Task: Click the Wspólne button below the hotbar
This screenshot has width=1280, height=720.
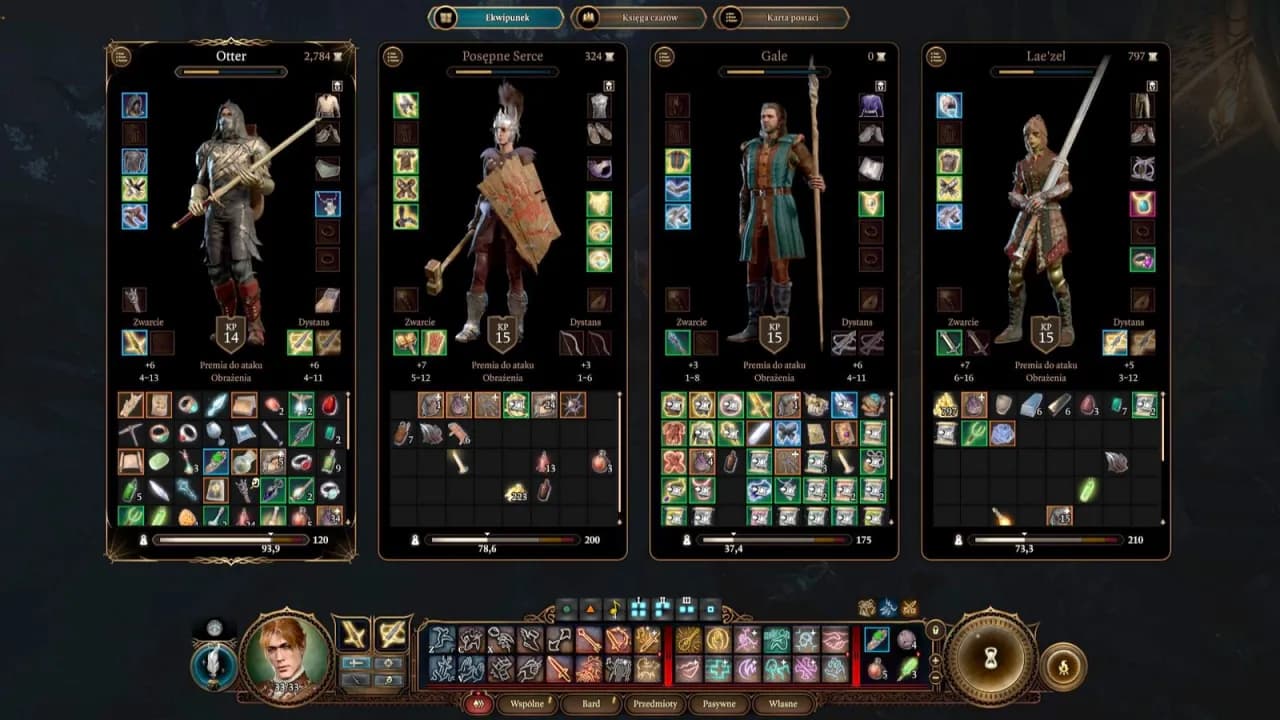Action: [x=524, y=704]
